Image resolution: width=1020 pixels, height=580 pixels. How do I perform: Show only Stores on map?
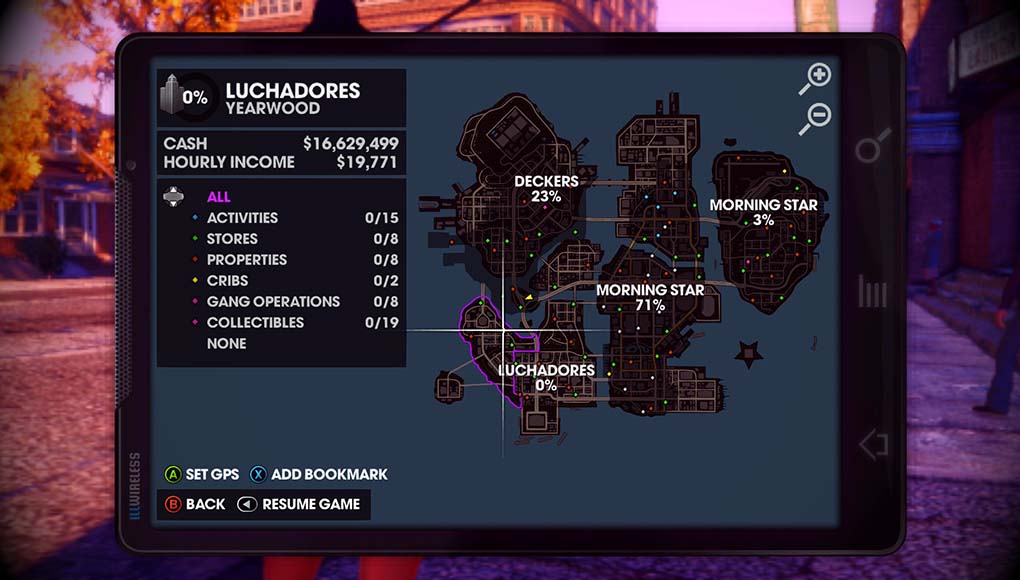click(x=232, y=239)
